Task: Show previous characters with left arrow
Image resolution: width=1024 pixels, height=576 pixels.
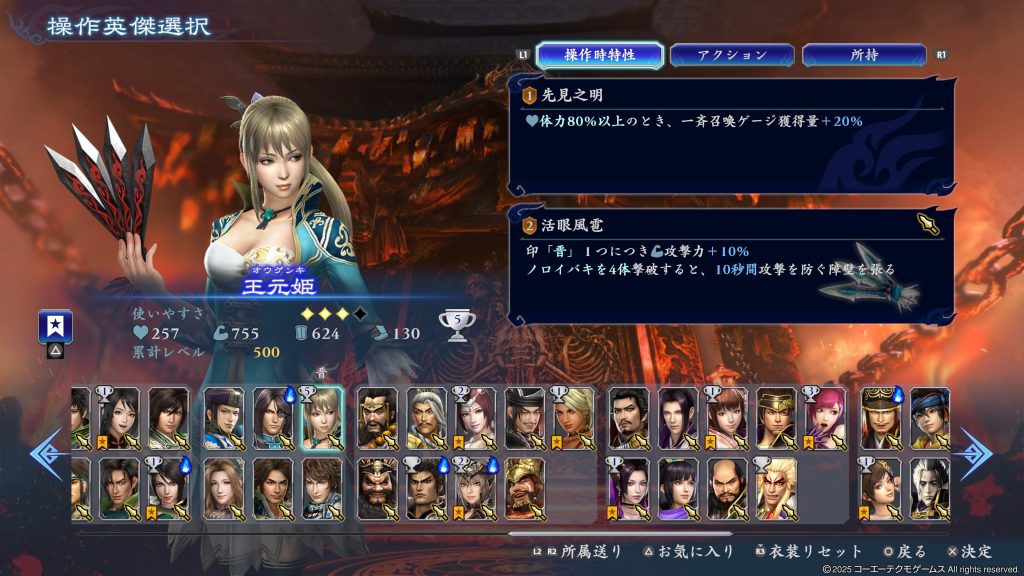Action: (x=47, y=453)
